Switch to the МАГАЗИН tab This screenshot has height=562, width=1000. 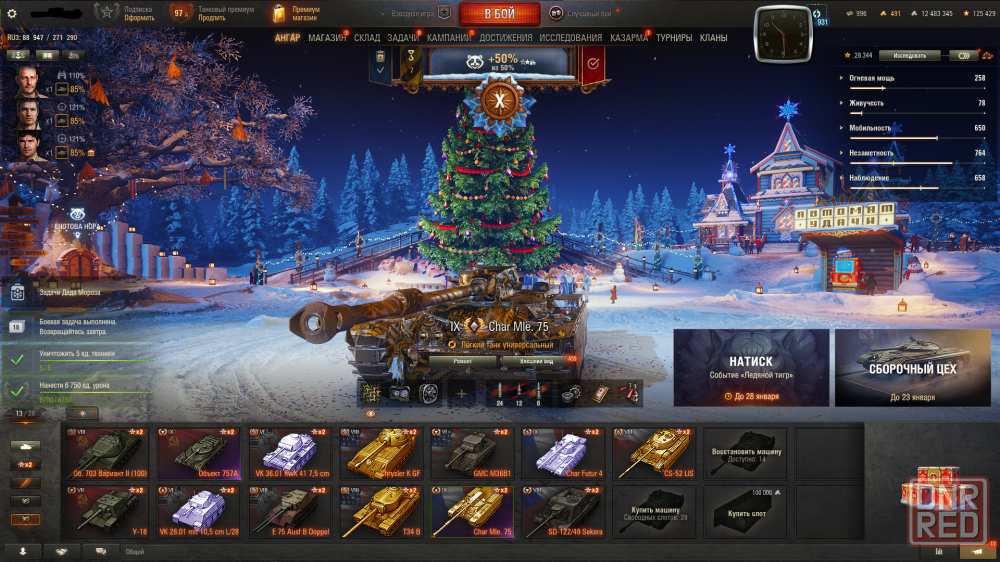click(327, 38)
